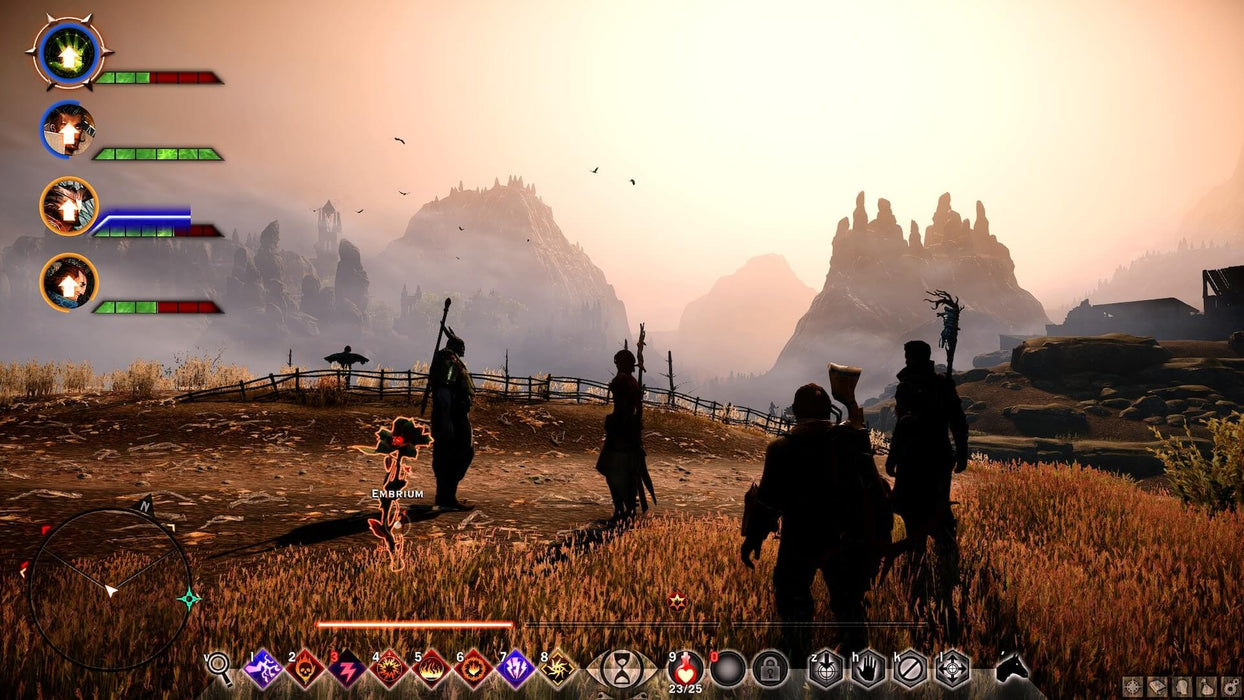Viewport: 1244px width, 700px height.
Task: Cast the wall of flames ability
Action: pyautogui.click(x=431, y=668)
